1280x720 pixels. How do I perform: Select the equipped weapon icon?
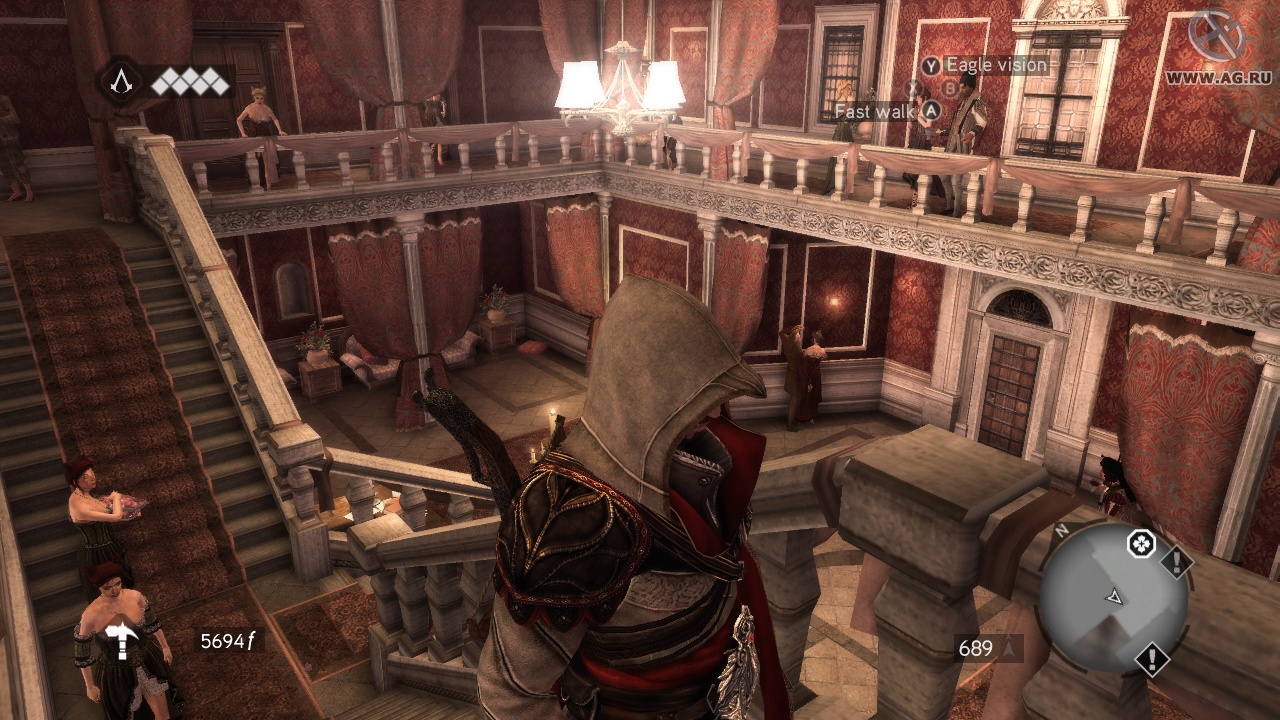pyautogui.click(x=123, y=638)
